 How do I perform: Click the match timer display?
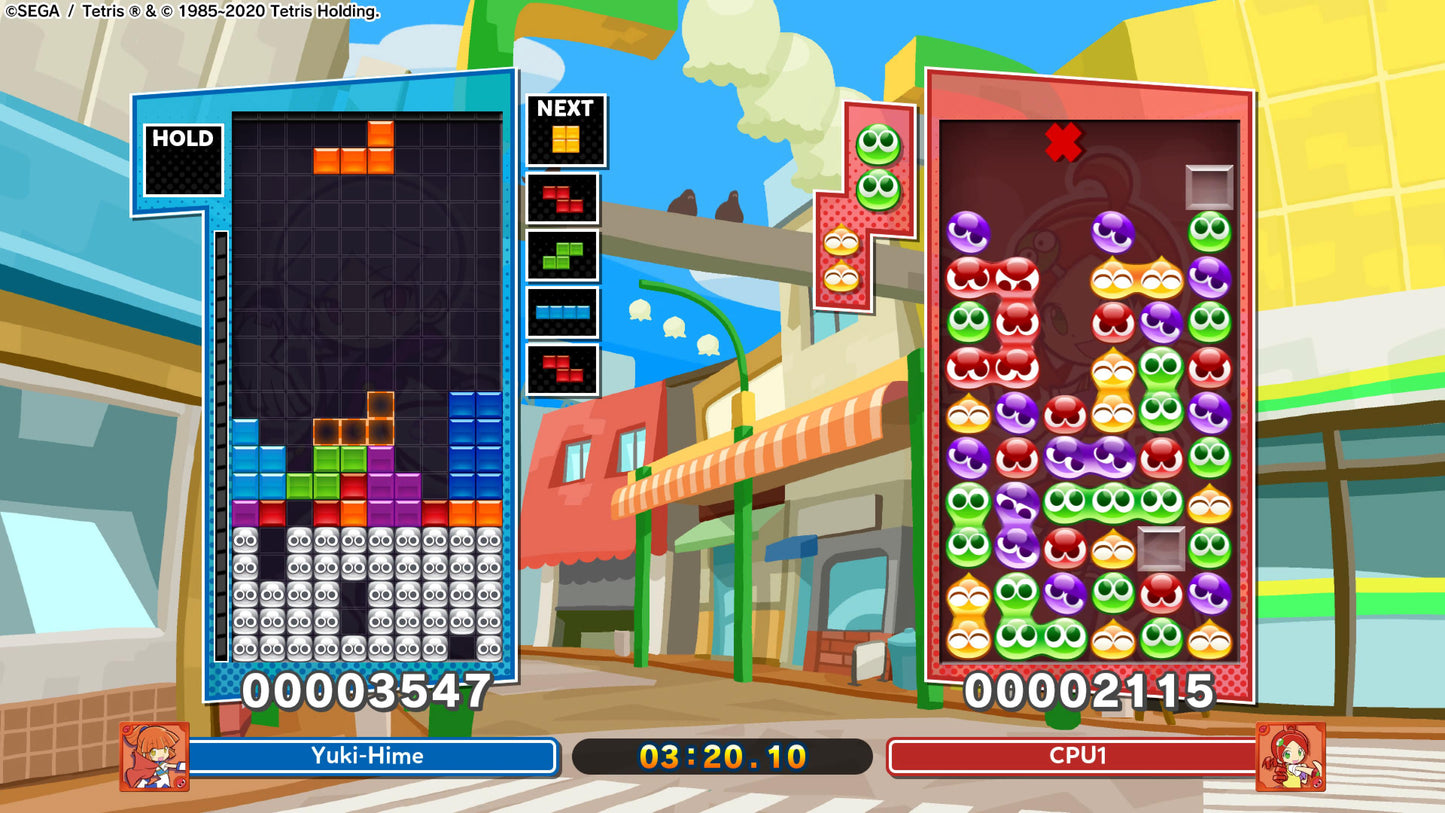click(721, 756)
